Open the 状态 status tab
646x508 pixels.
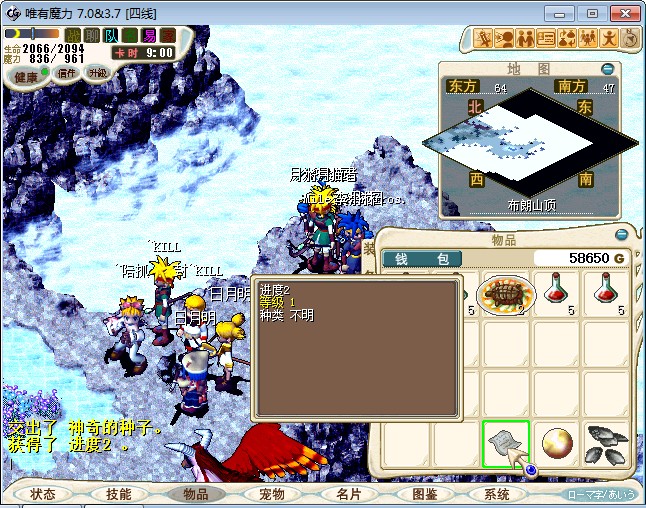(43, 494)
